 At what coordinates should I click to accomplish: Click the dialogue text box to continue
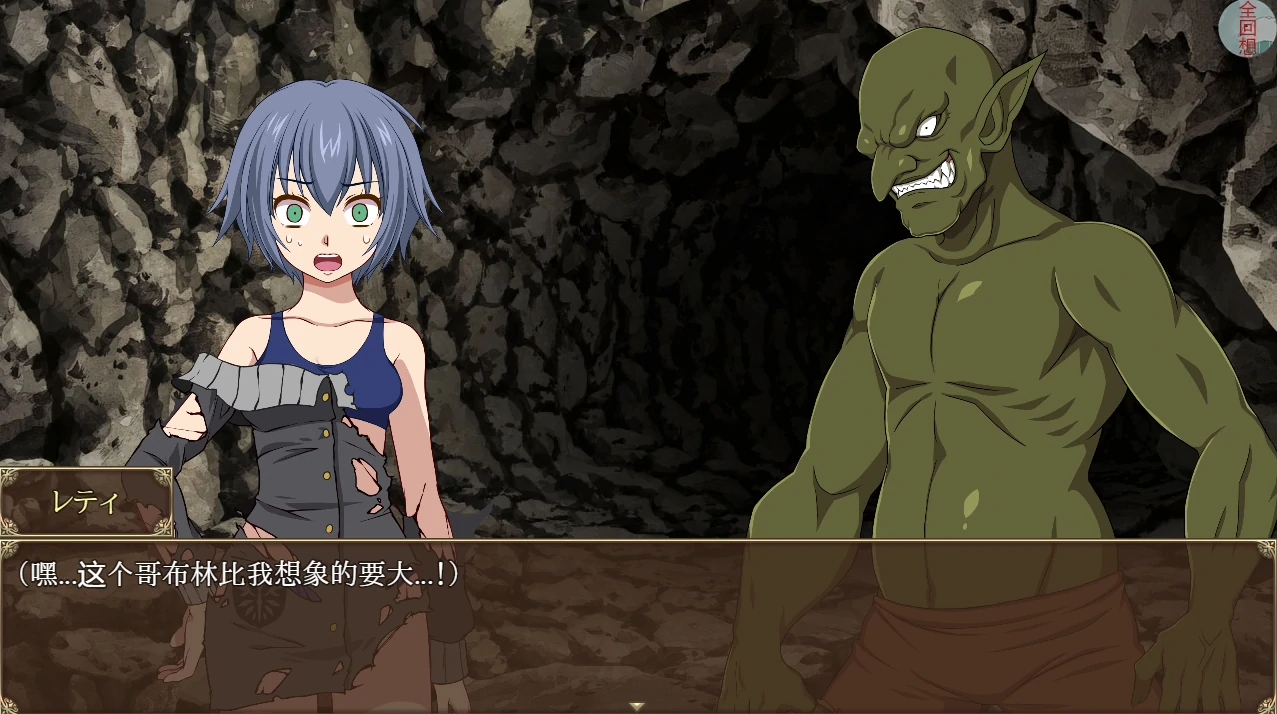point(638,625)
